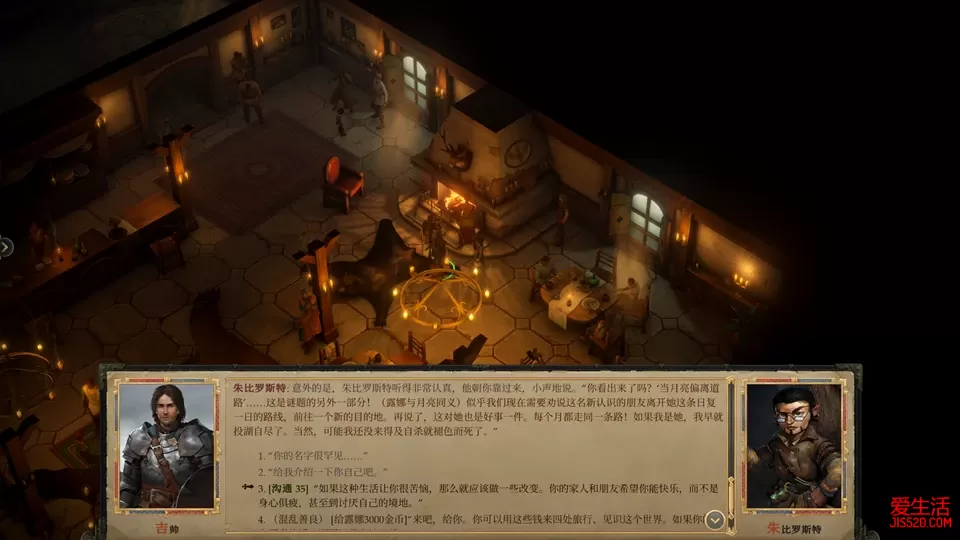Expand the side panel arrow on left edge

point(5,246)
